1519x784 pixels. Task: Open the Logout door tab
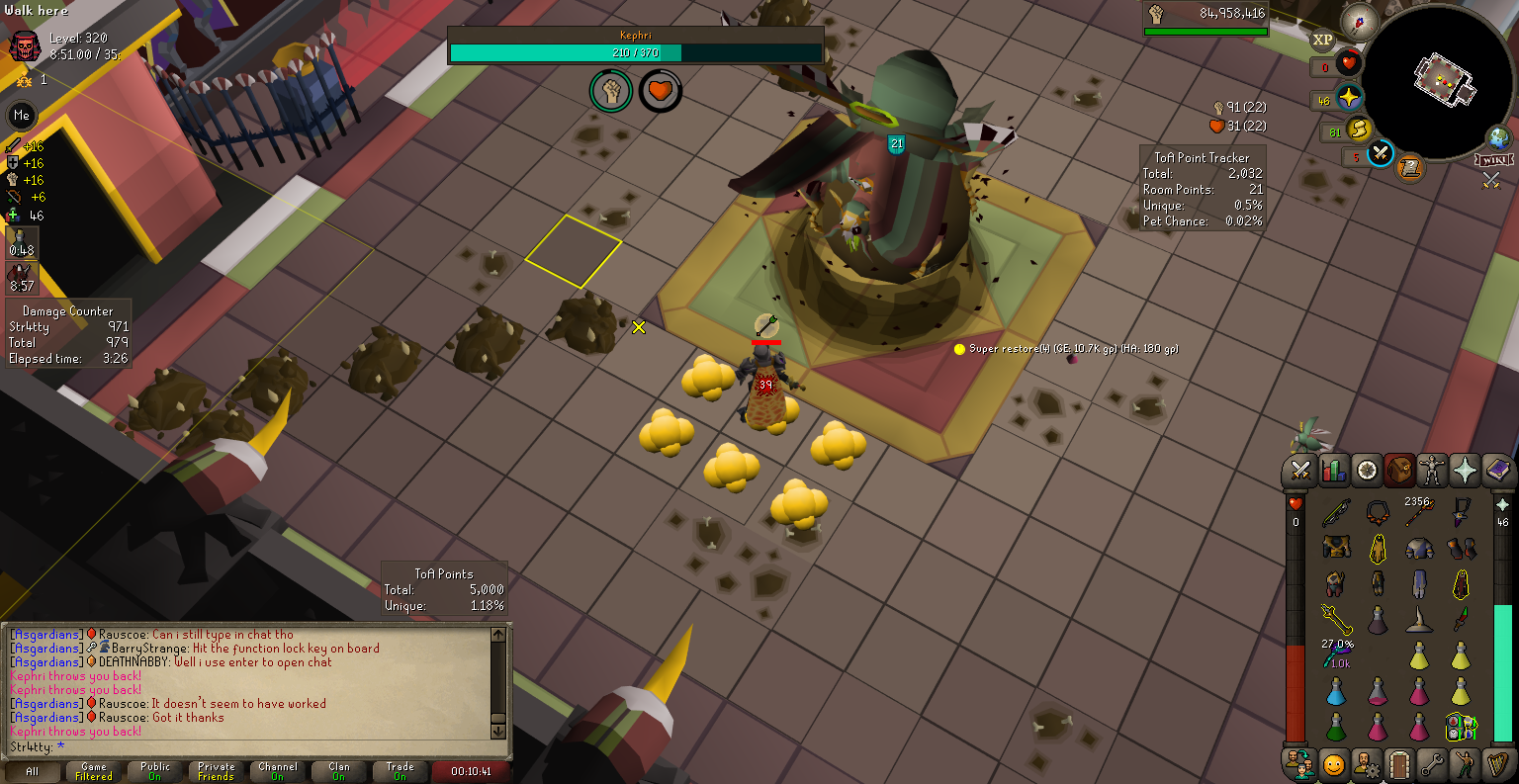pyautogui.click(x=1398, y=764)
